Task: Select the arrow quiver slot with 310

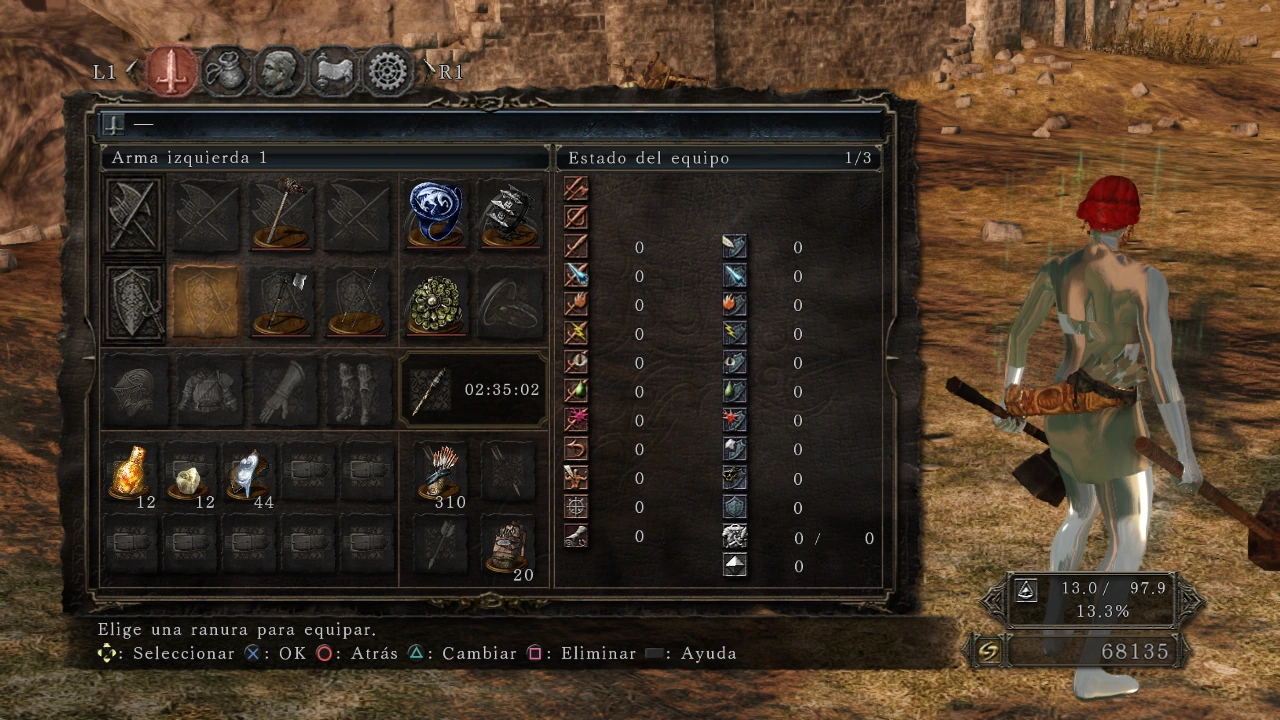Action: tap(440, 471)
